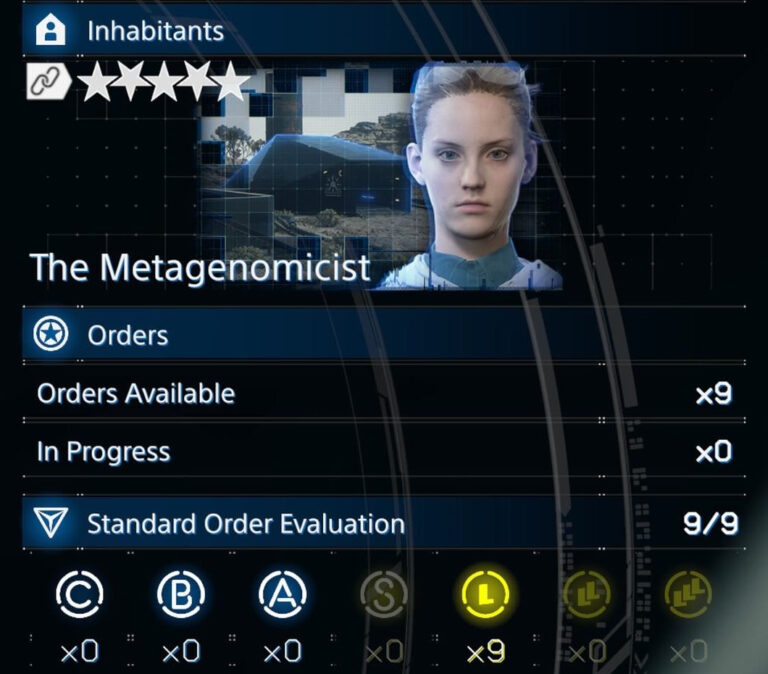The width and height of the screenshot is (768, 674).
Task: Select the In Progress orders row
Action: pos(384,452)
